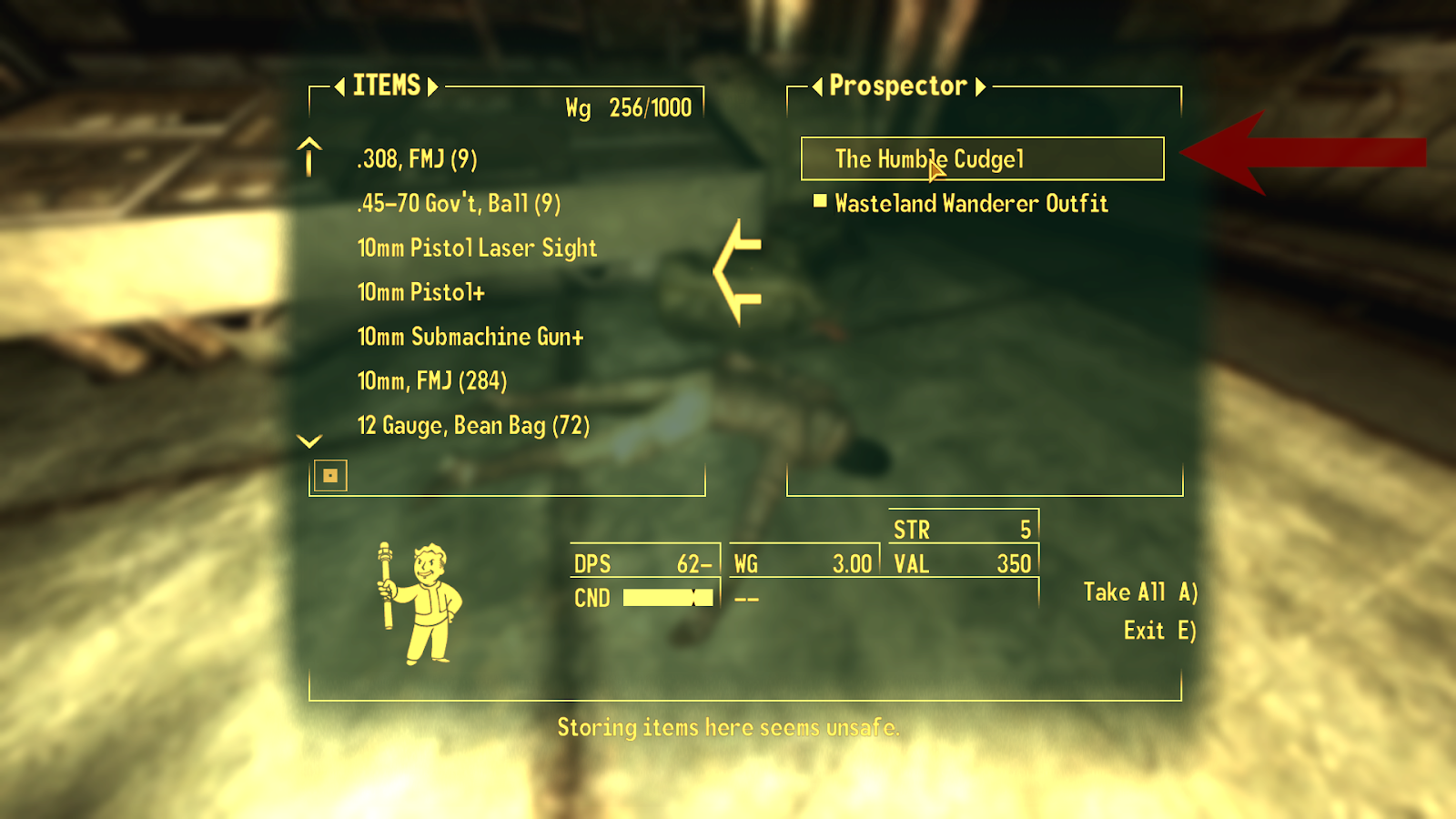Click Take All to grab everything
This screenshot has width=1456, height=819.
tap(1138, 591)
